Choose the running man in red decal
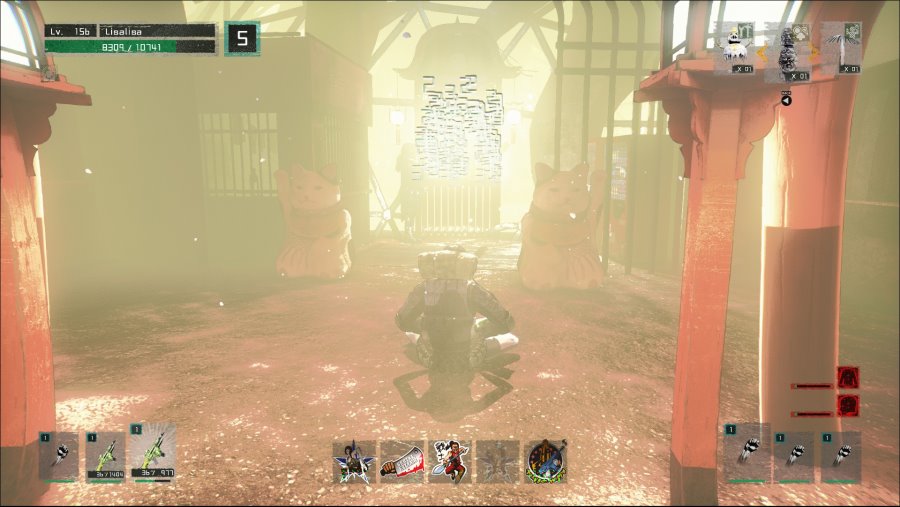The height and width of the screenshot is (507, 900). coord(450,462)
